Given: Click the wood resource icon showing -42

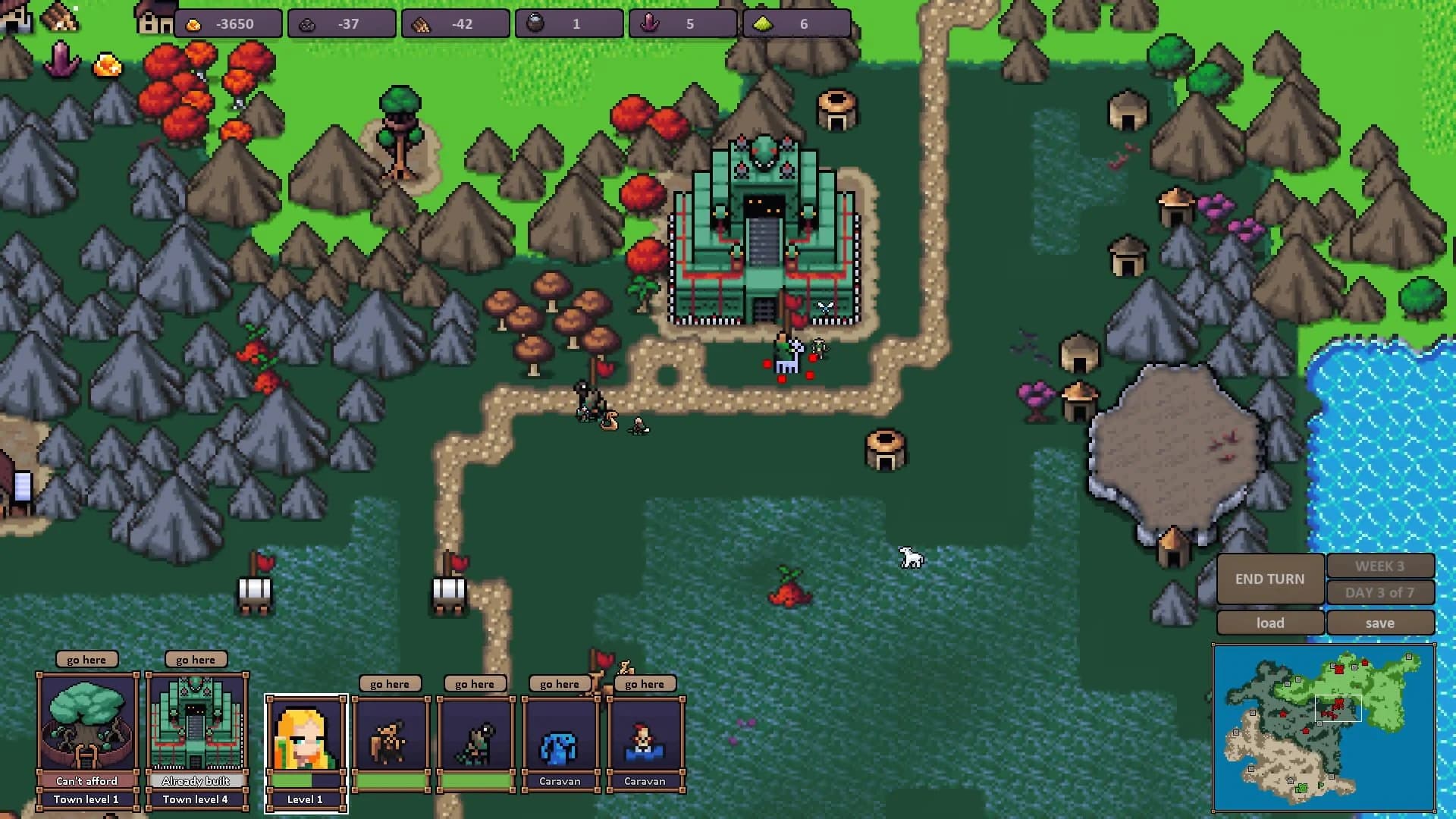Looking at the screenshot, I should (x=422, y=24).
